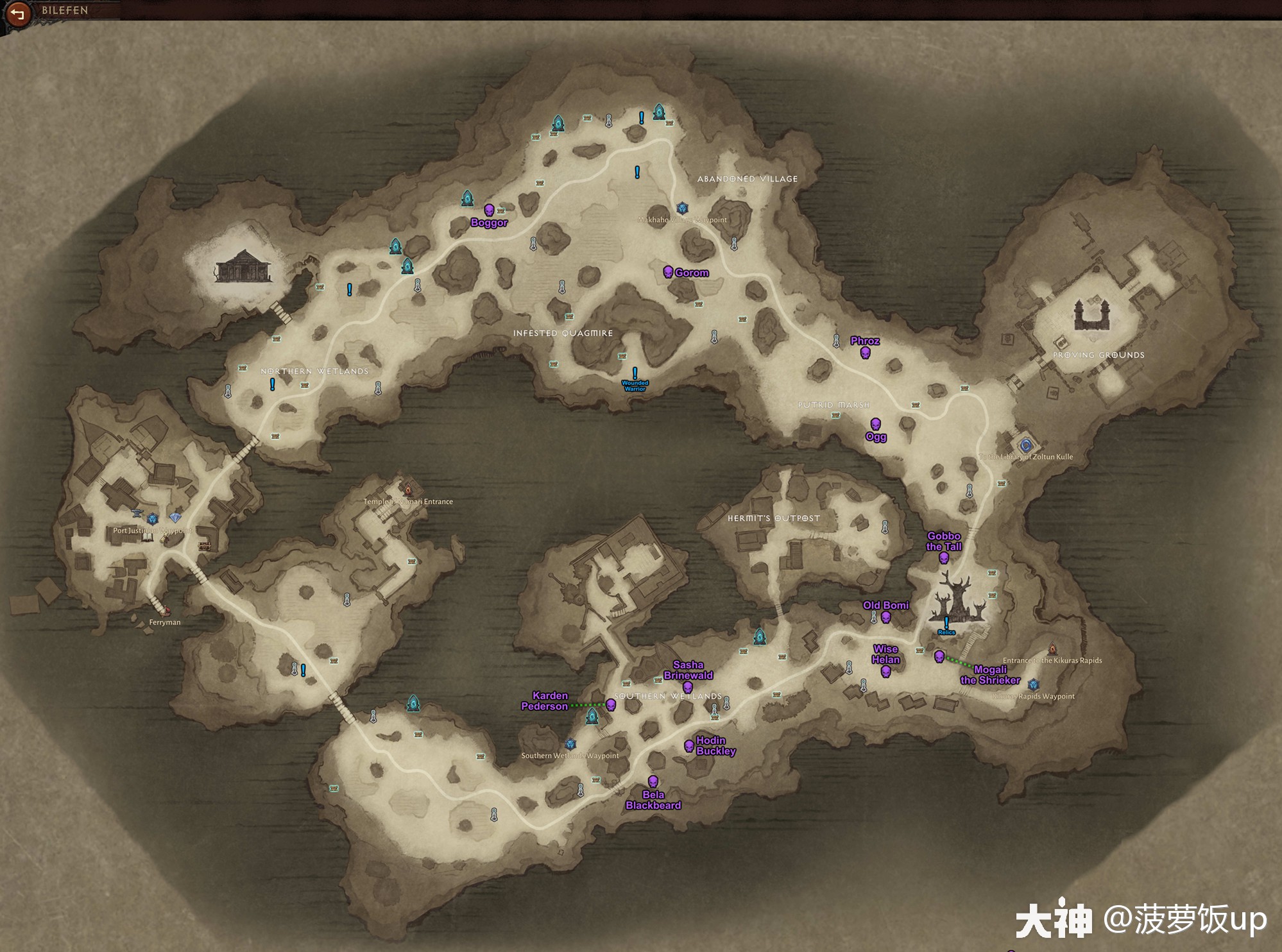Click the Wounded Warrior quest marker

pyautogui.click(x=635, y=373)
